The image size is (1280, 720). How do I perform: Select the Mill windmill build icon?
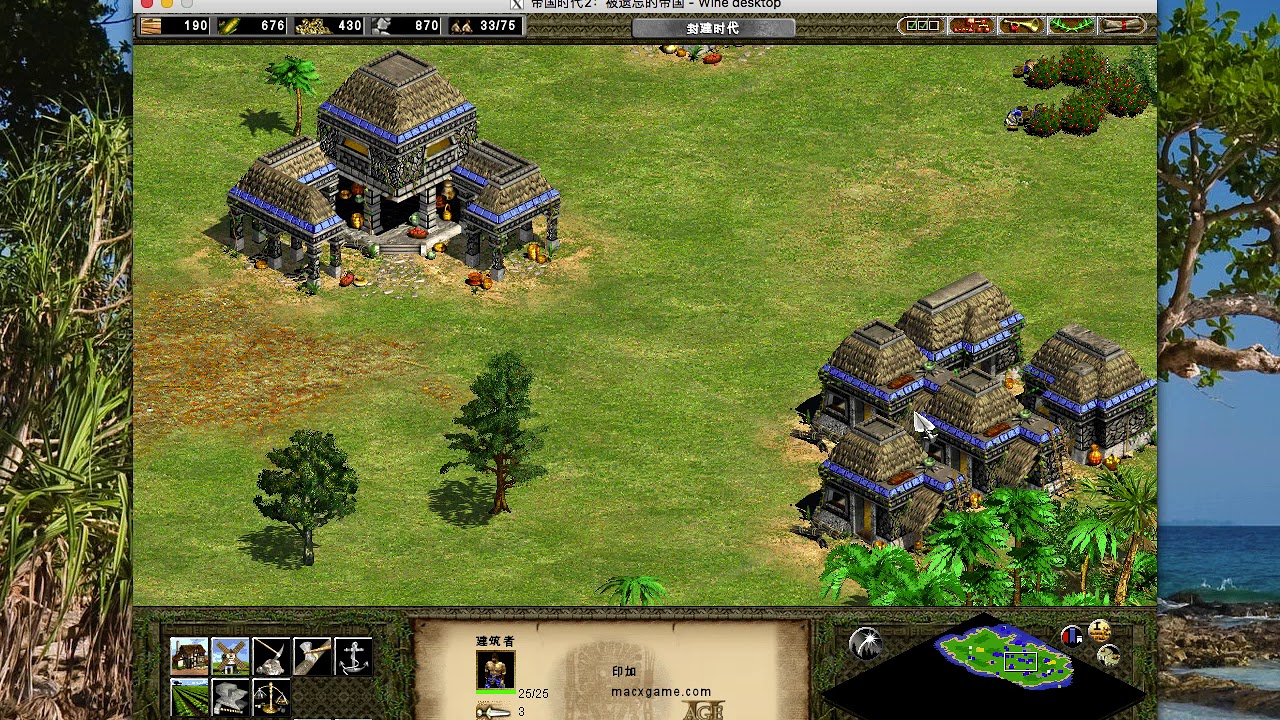point(230,656)
